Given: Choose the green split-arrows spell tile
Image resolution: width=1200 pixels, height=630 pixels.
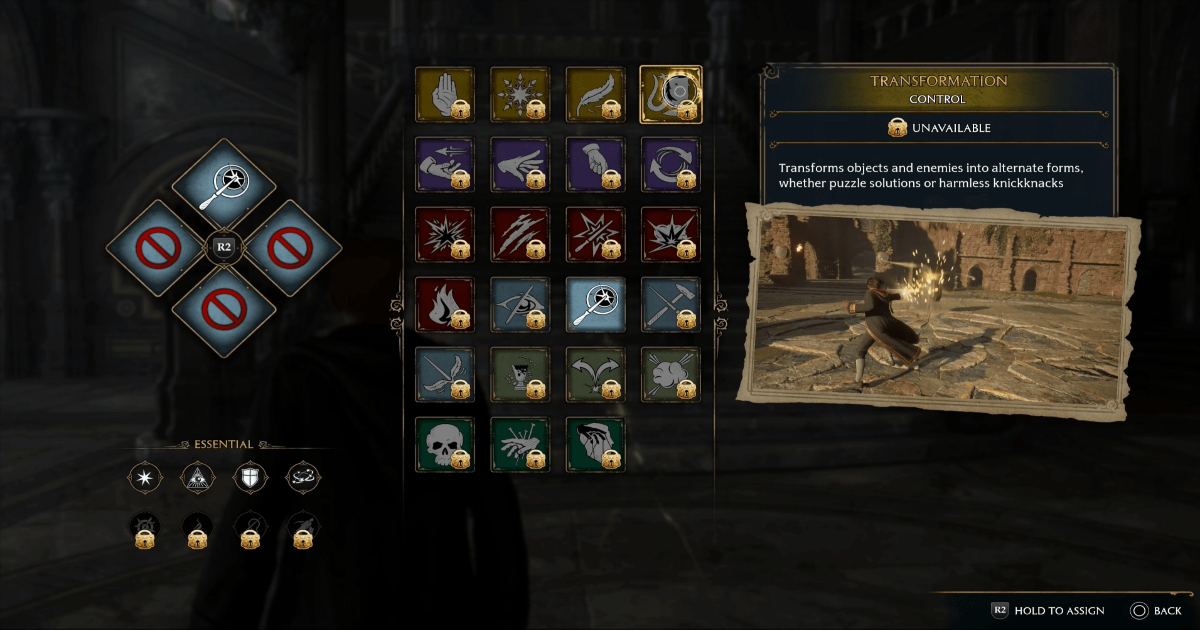Looking at the screenshot, I should [595, 374].
